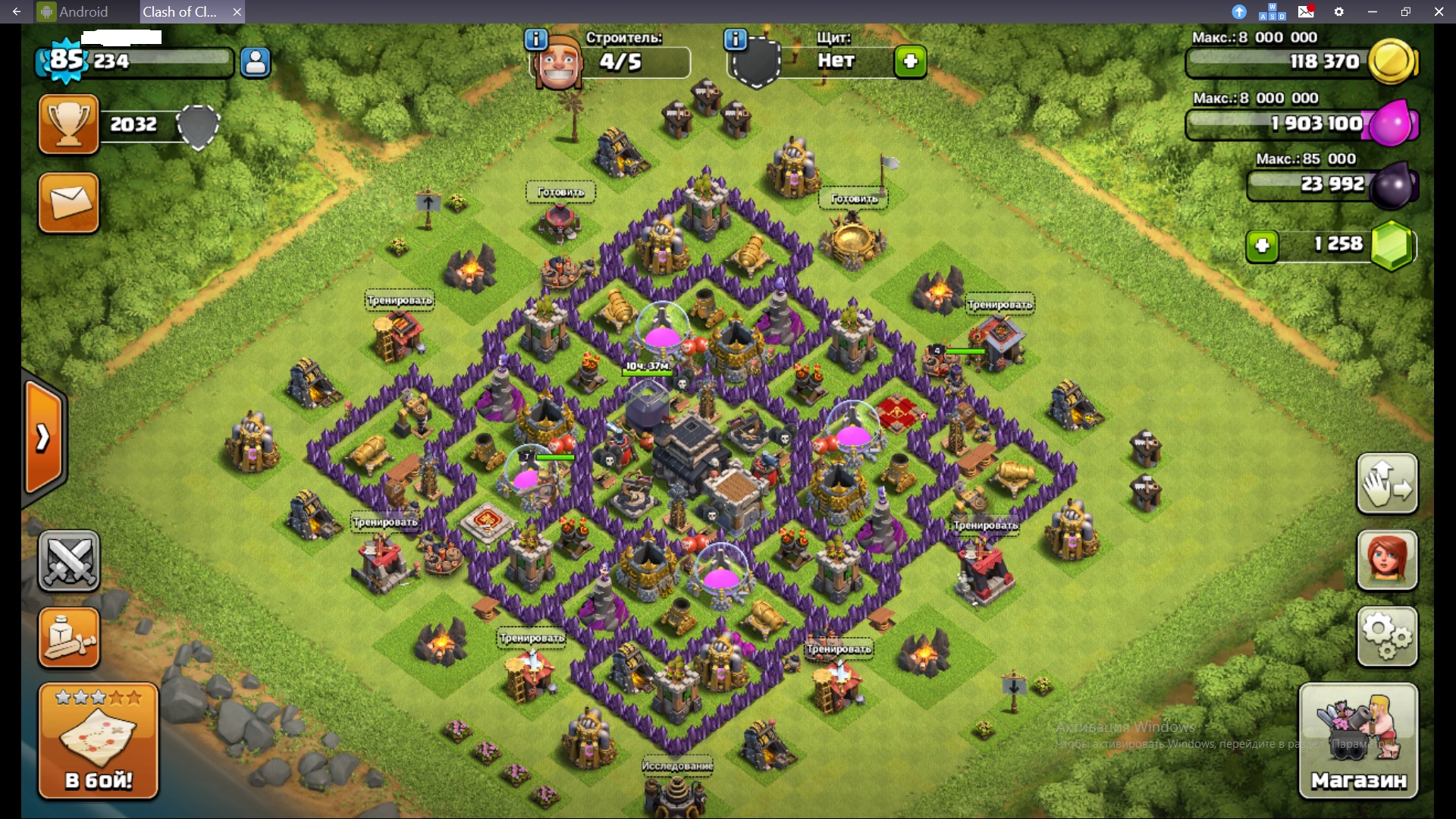
Task: Show builder info via the info icon
Action: tap(536, 39)
